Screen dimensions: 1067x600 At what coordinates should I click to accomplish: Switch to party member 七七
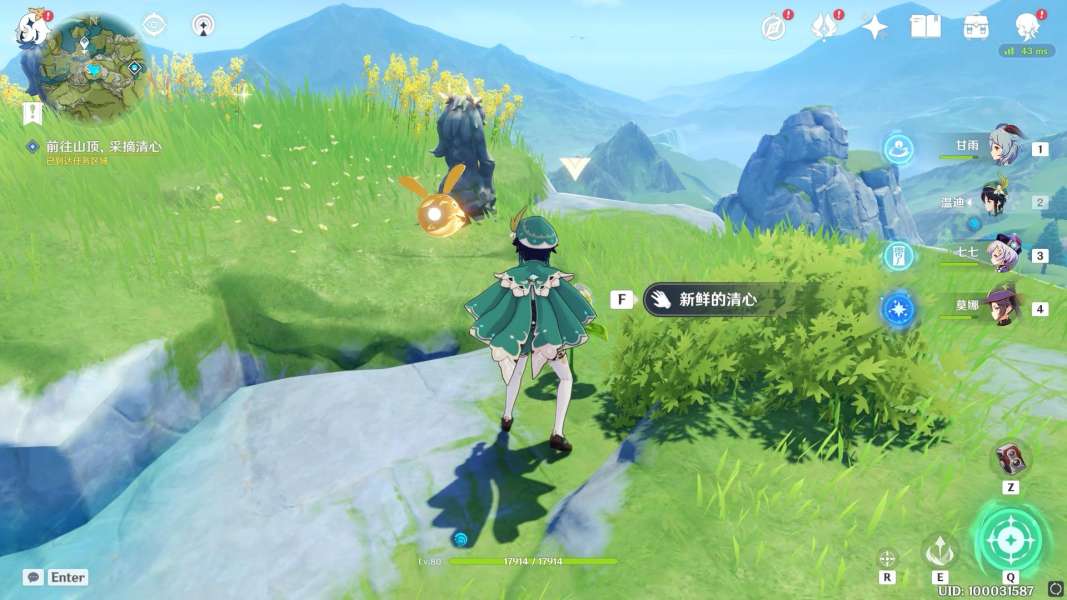1003,254
